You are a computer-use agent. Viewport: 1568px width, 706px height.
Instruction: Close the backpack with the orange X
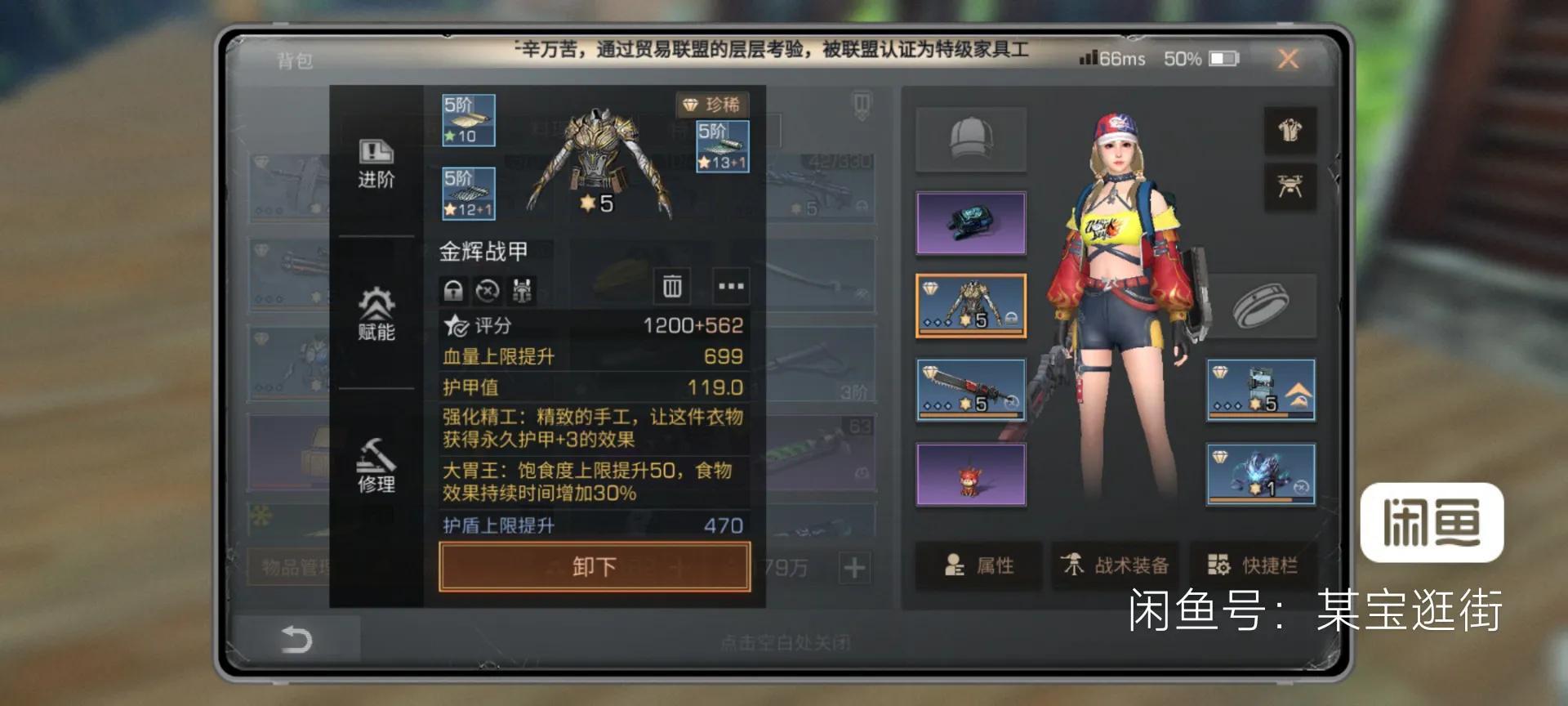[1288, 59]
